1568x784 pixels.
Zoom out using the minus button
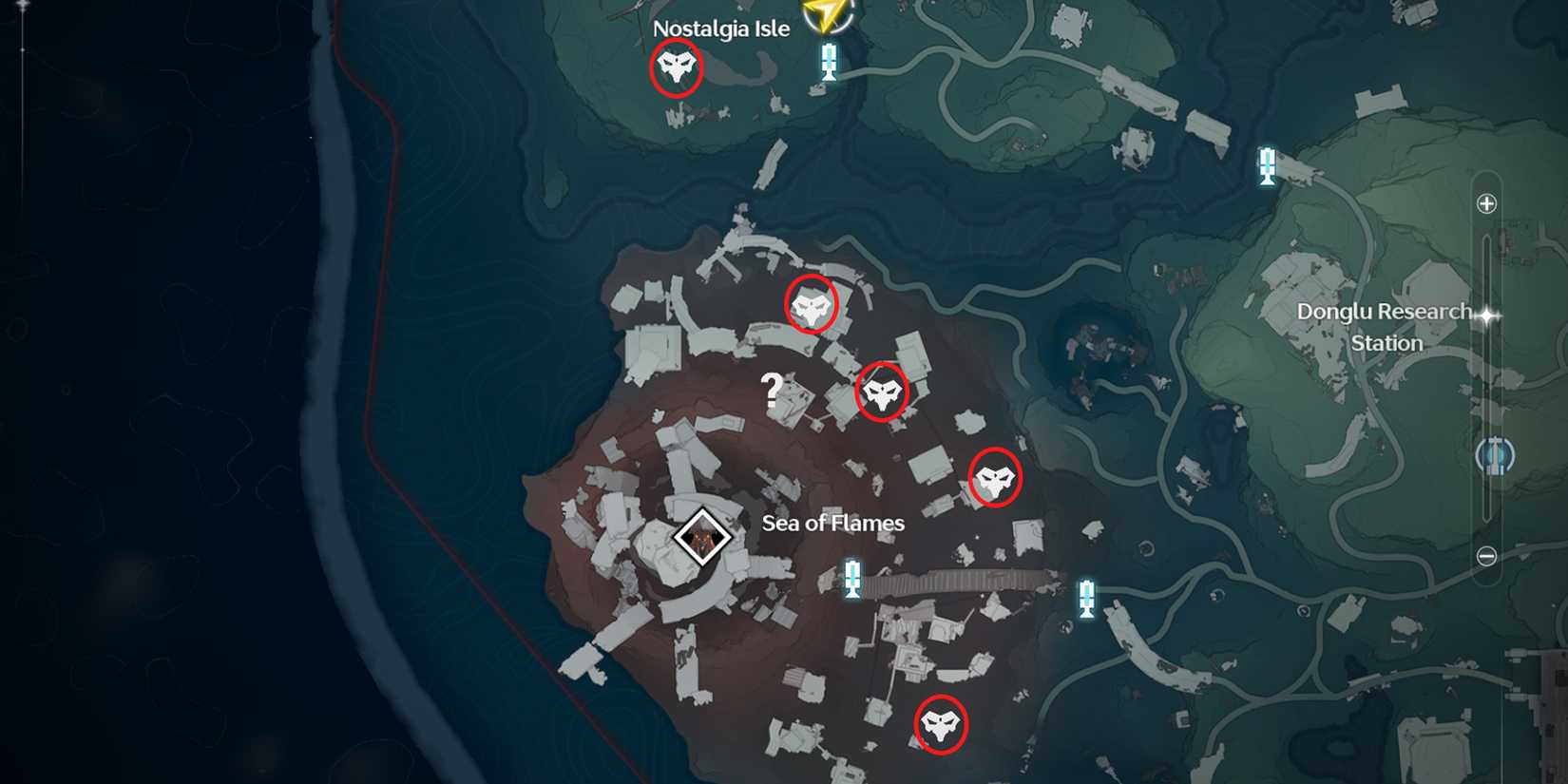click(x=1484, y=558)
